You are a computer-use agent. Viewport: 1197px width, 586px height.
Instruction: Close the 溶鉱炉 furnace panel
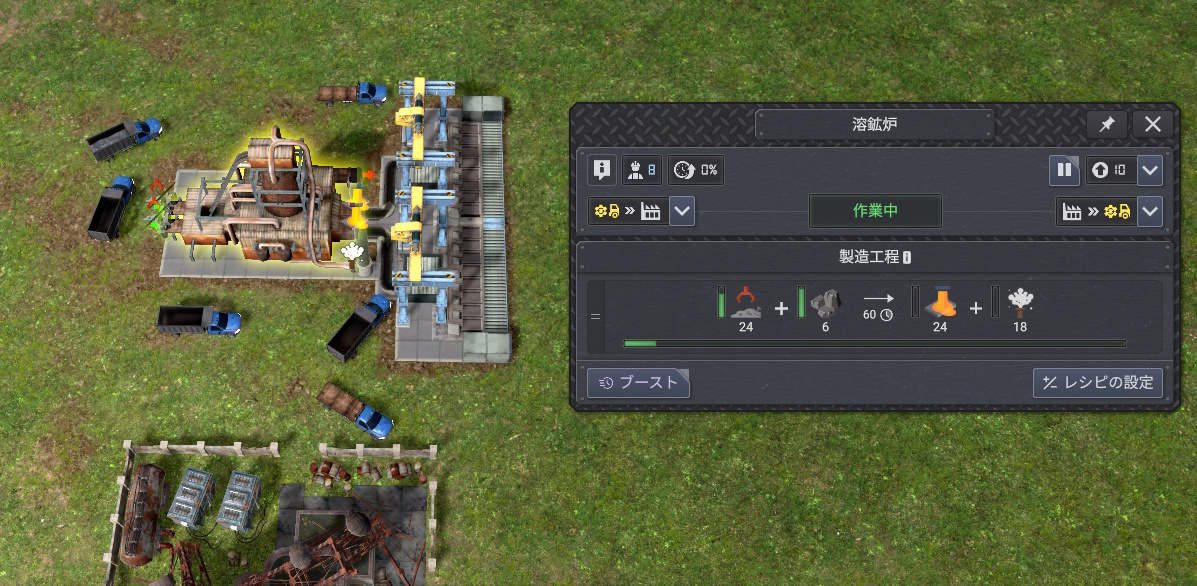coord(1152,125)
